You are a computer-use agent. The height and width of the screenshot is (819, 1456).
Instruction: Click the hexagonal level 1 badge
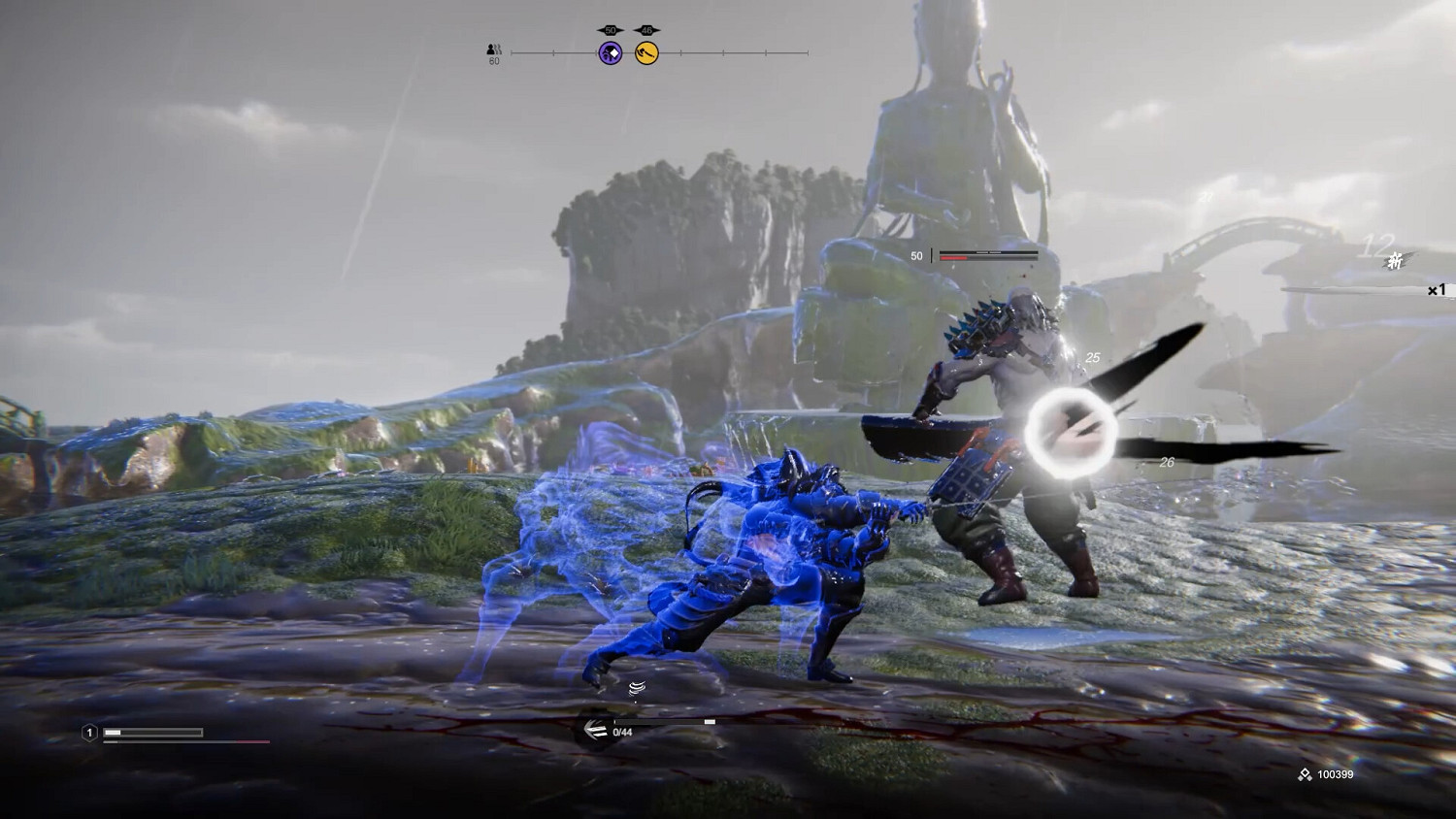[x=87, y=733]
